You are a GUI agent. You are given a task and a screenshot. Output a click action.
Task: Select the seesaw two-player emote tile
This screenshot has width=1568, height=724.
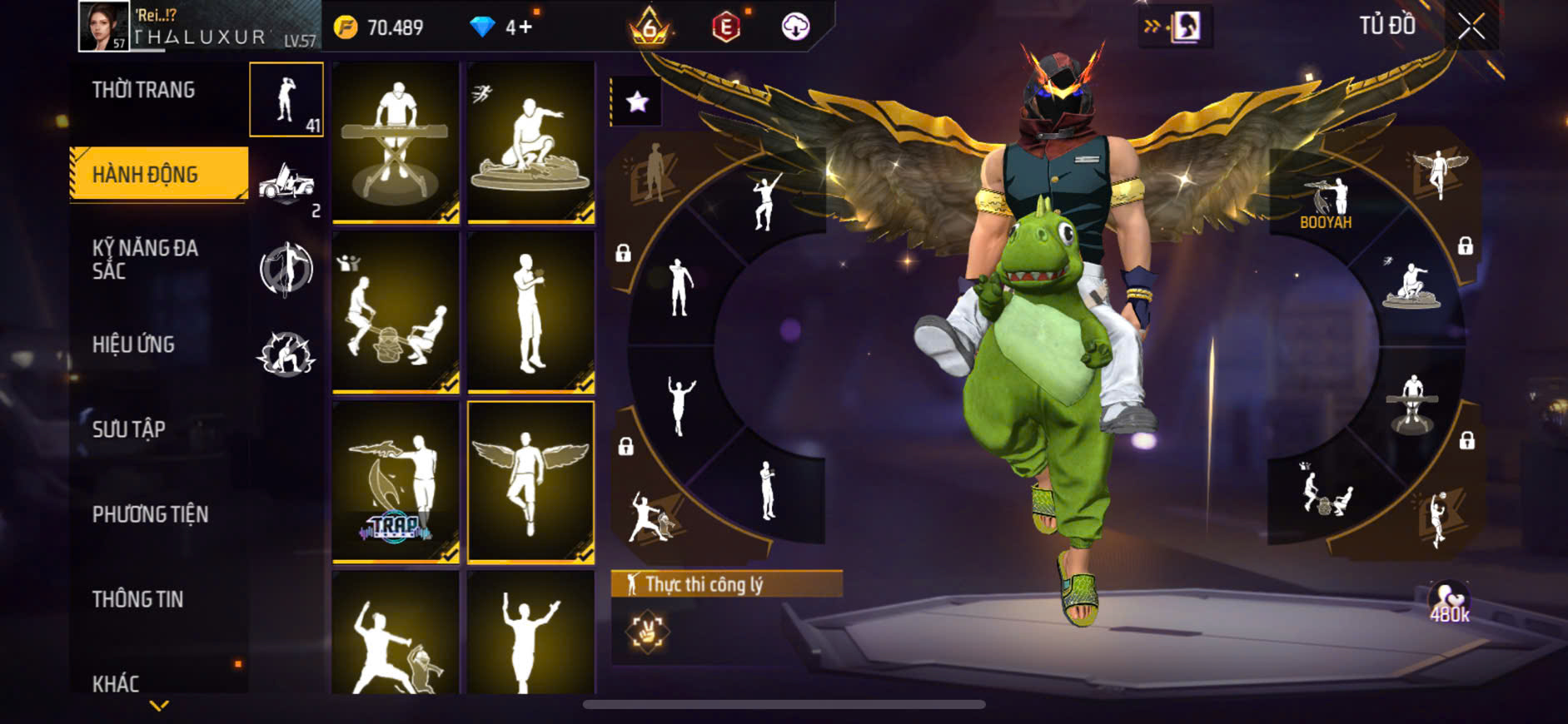pyautogui.click(x=396, y=312)
